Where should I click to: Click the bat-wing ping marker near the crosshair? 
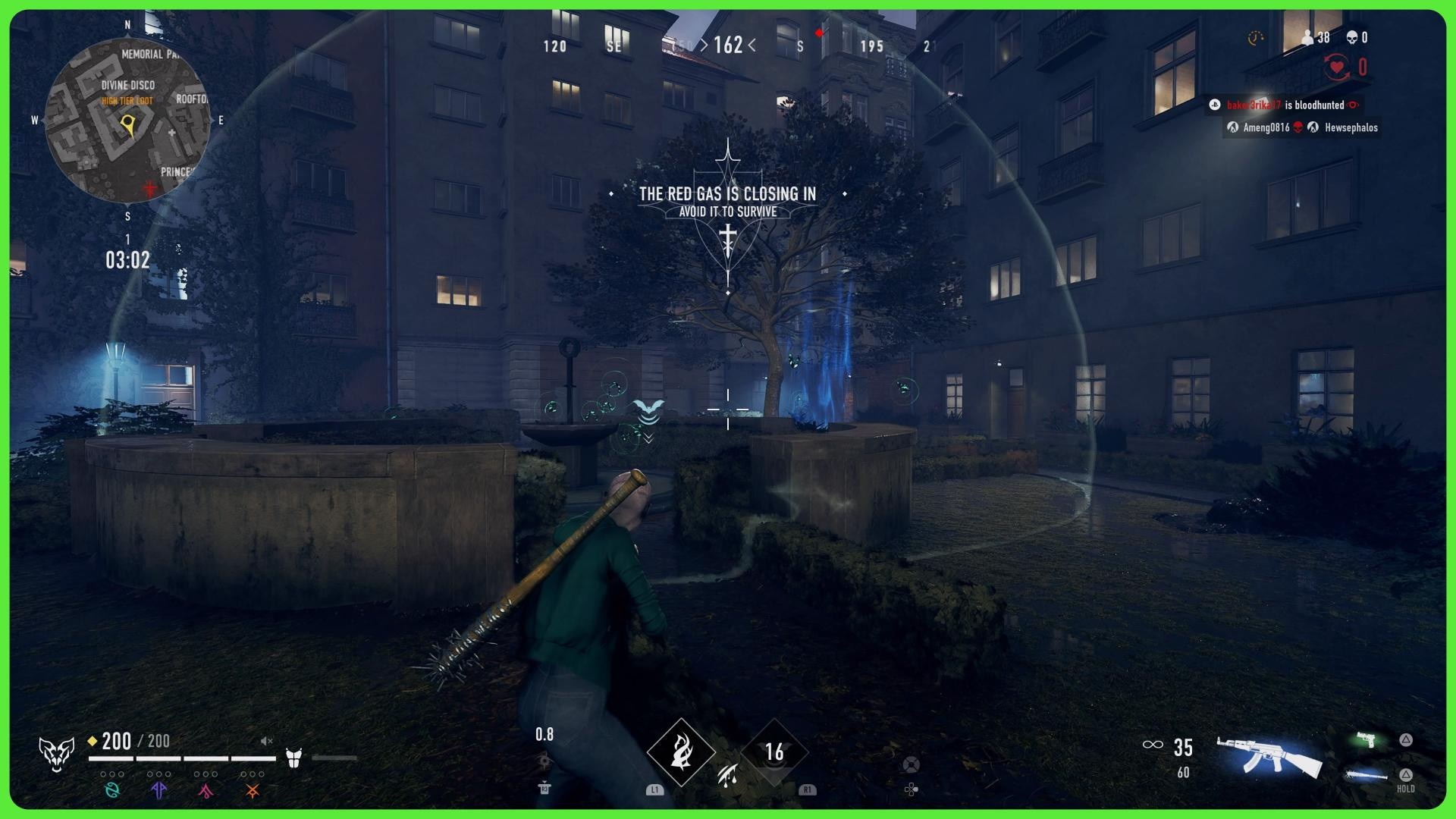click(x=648, y=410)
